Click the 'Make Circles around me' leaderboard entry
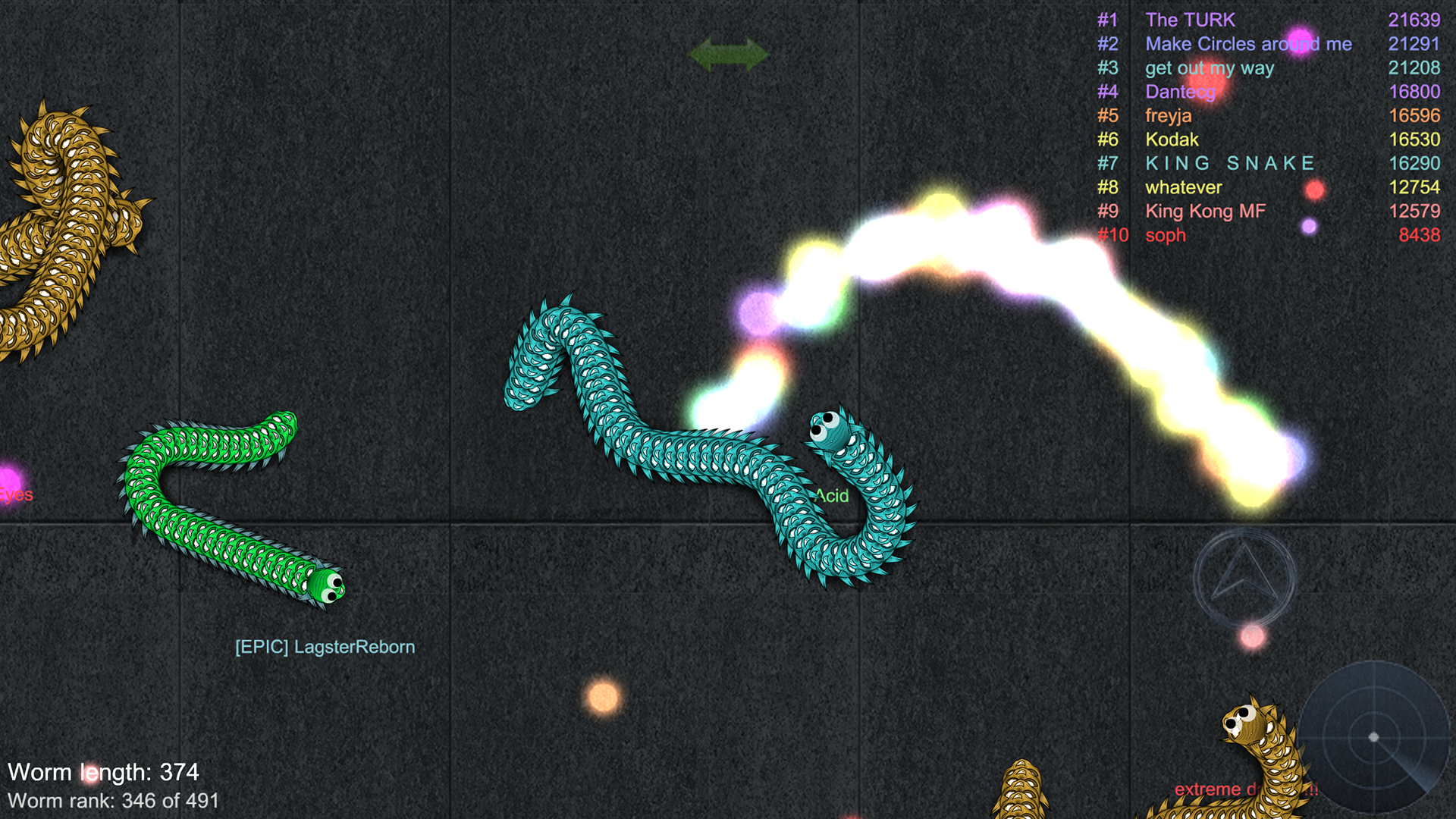1456x819 pixels. click(1249, 44)
